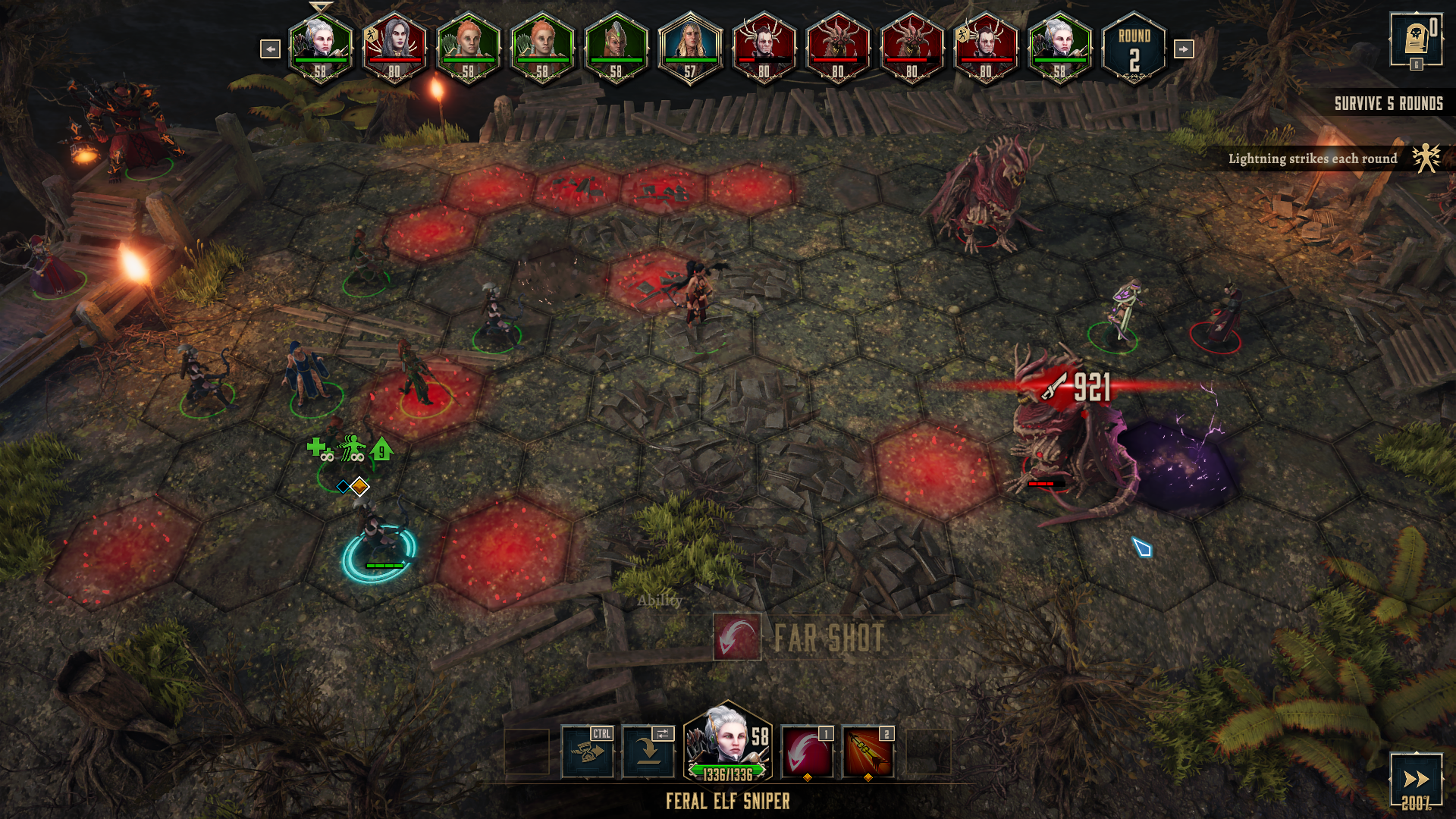Select the Far Shot ability icon

(x=807, y=752)
